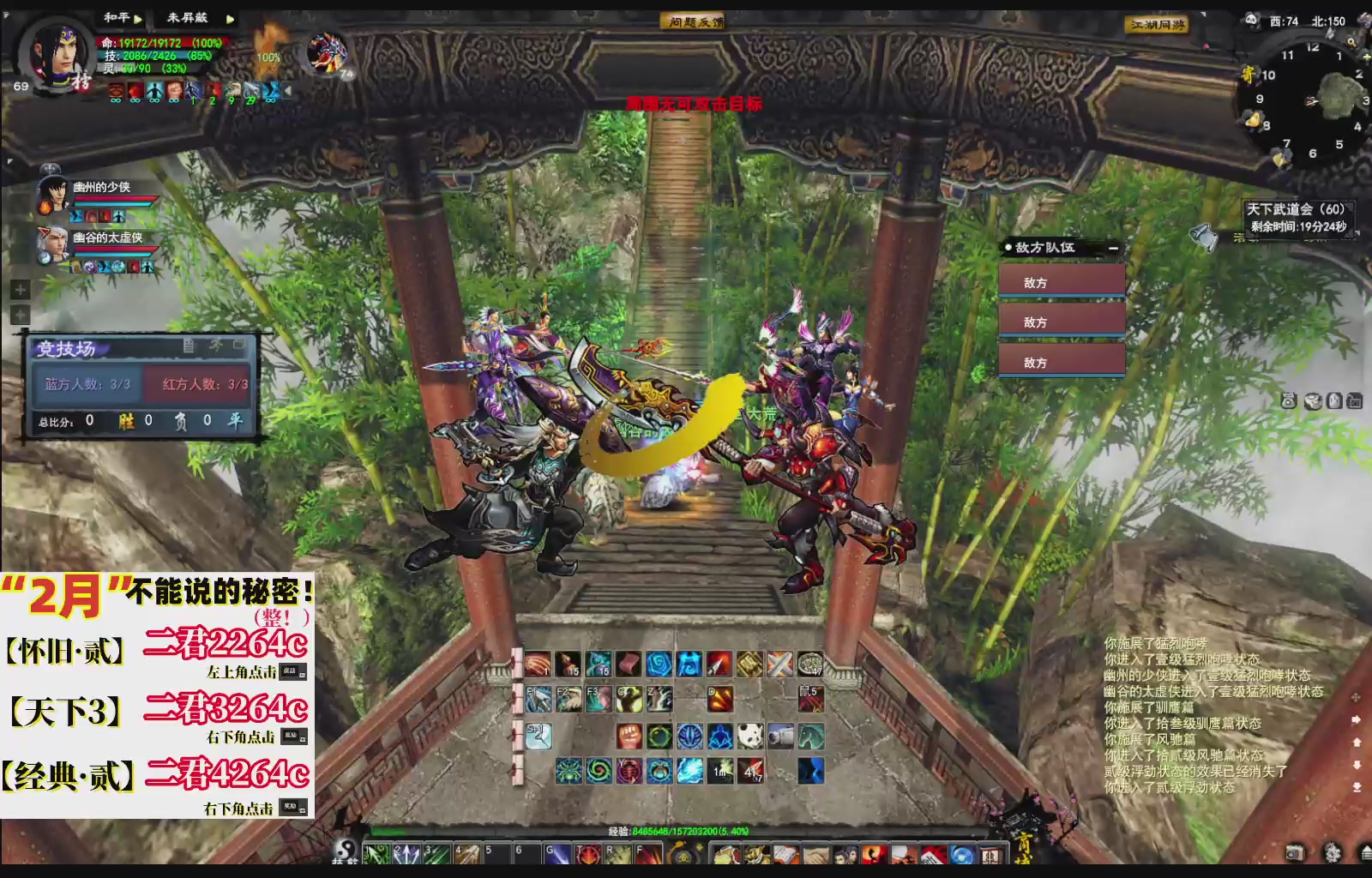Open the magnifier zoom on the minimap
The image size is (1372, 878).
tap(1351, 42)
